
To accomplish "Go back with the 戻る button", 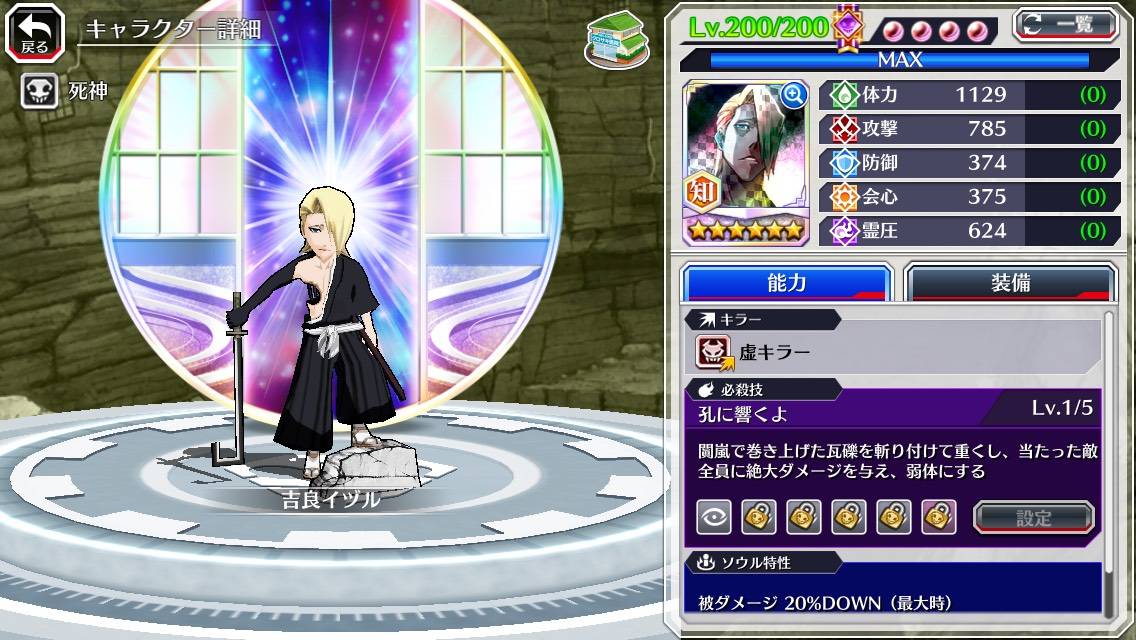I will [x=35, y=33].
